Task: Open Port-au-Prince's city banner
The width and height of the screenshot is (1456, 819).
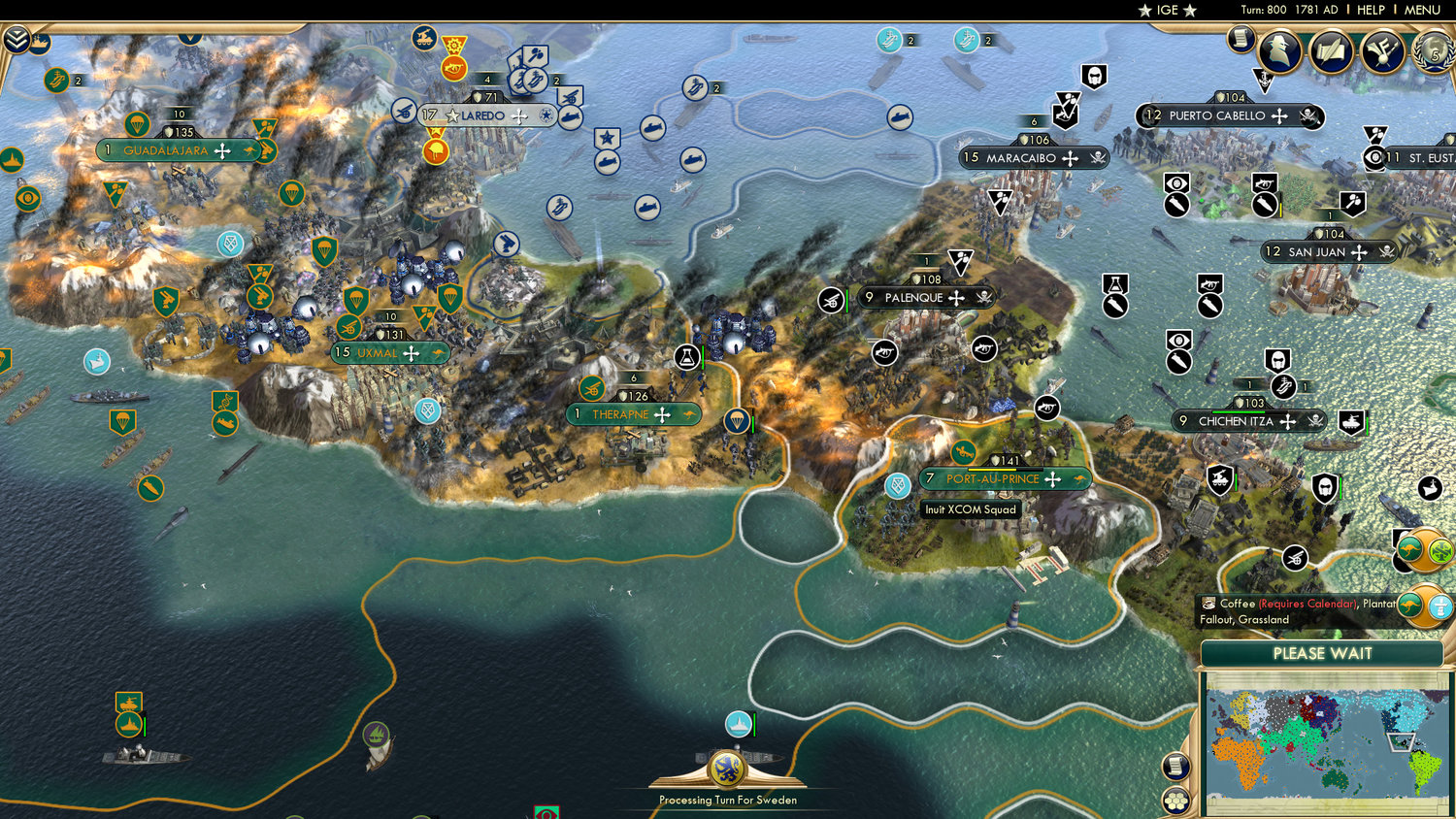Action: [x=992, y=478]
